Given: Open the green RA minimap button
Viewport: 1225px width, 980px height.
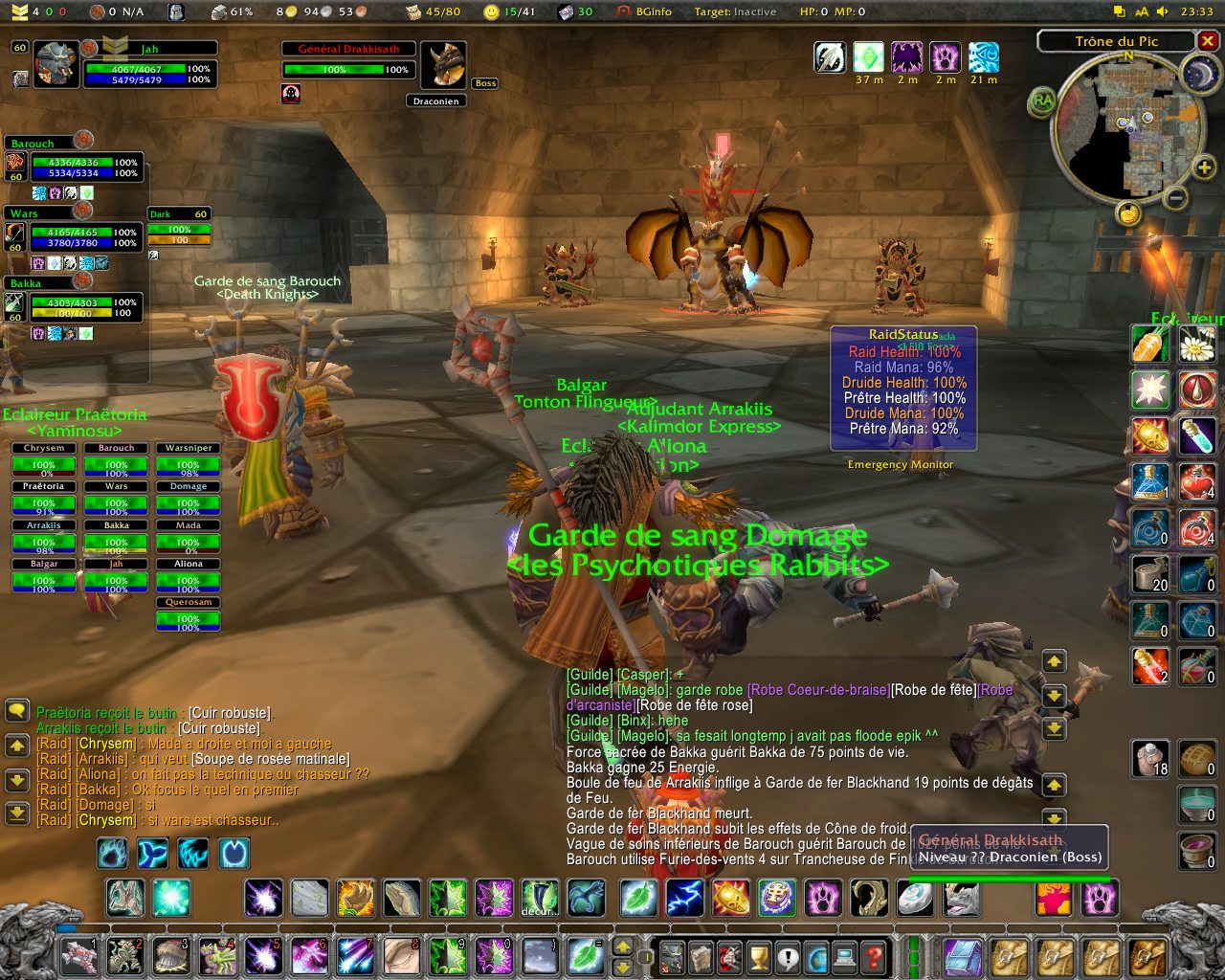Looking at the screenshot, I should click(x=1042, y=100).
